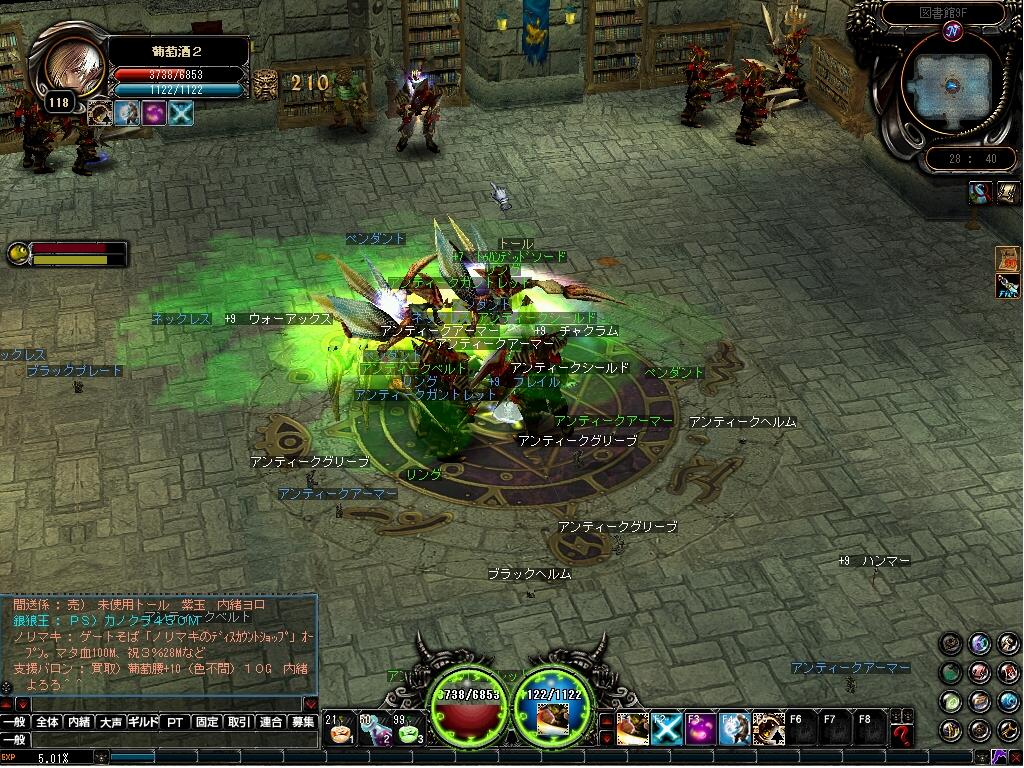
Task: Use the orange potion in slot 1
Action: coord(341,729)
